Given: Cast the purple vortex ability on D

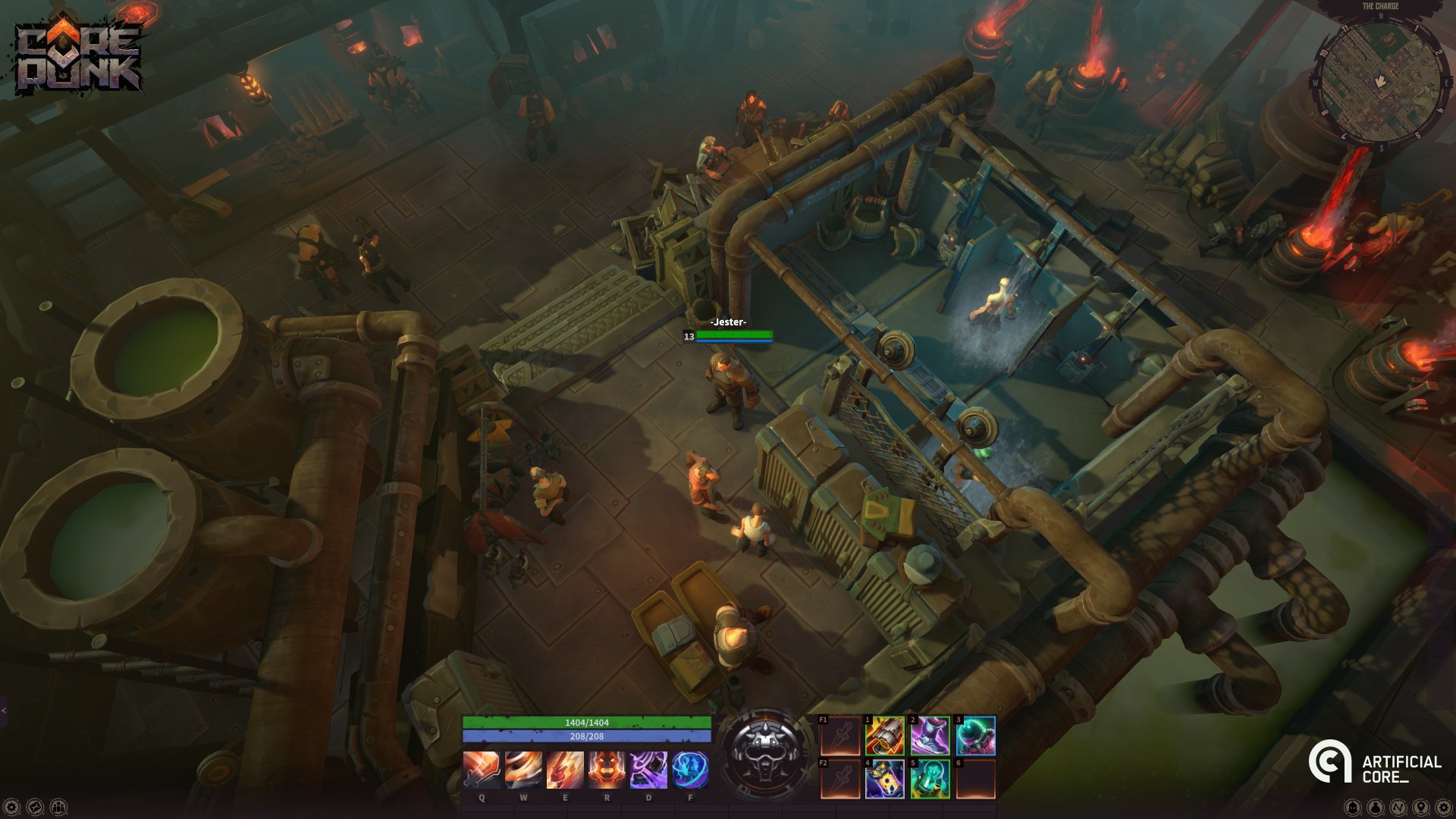Looking at the screenshot, I should [x=648, y=770].
